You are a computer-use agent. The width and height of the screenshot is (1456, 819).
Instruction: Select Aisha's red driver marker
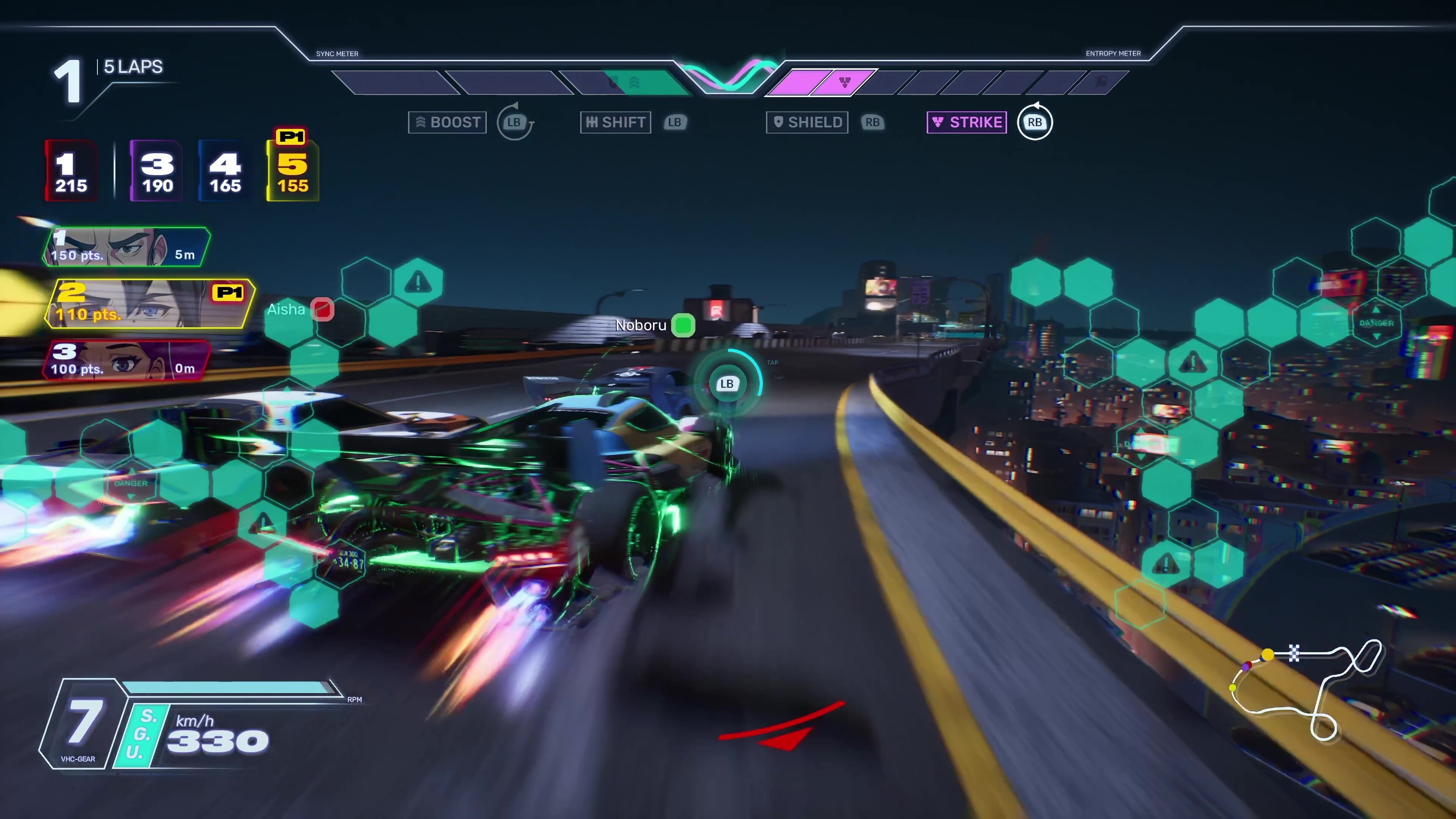[322, 309]
